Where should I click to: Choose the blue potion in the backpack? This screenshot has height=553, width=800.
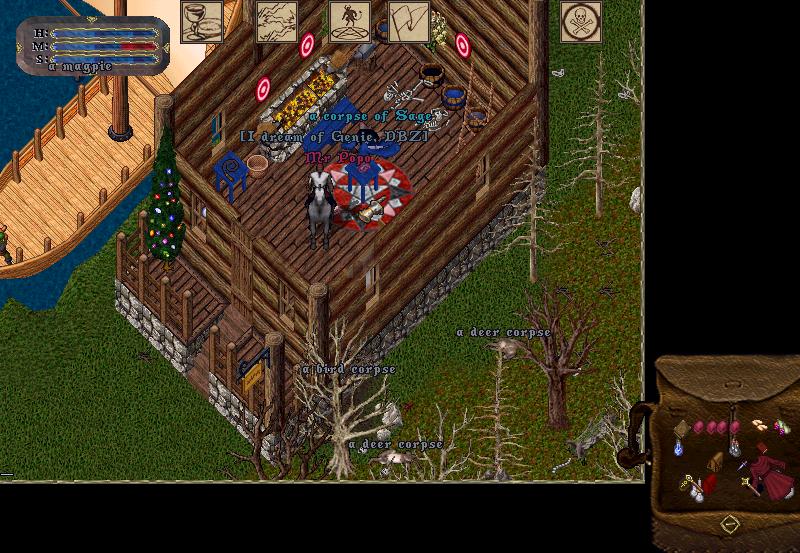pyautogui.click(x=679, y=449)
